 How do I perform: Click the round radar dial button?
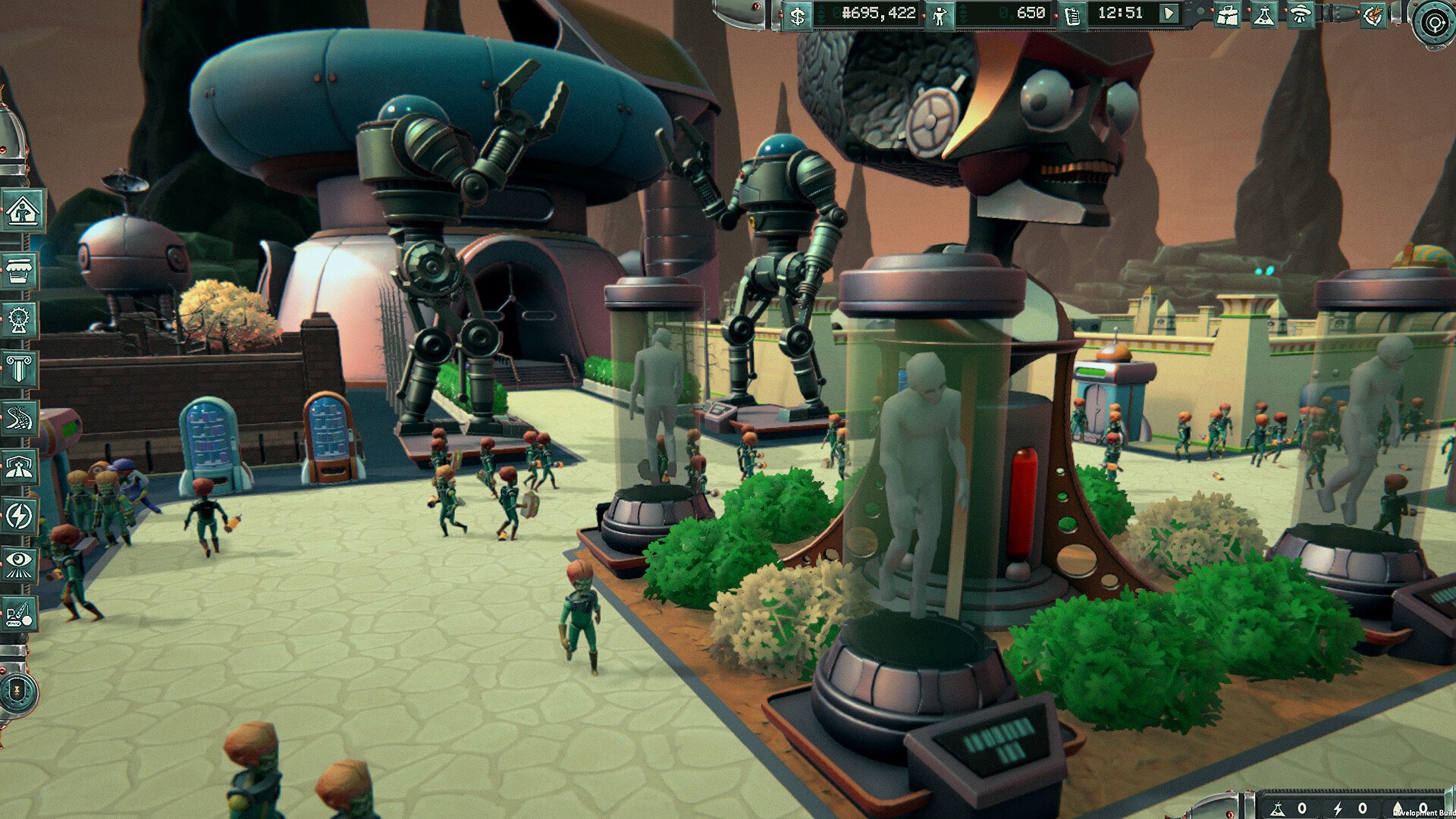(x=1433, y=23)
